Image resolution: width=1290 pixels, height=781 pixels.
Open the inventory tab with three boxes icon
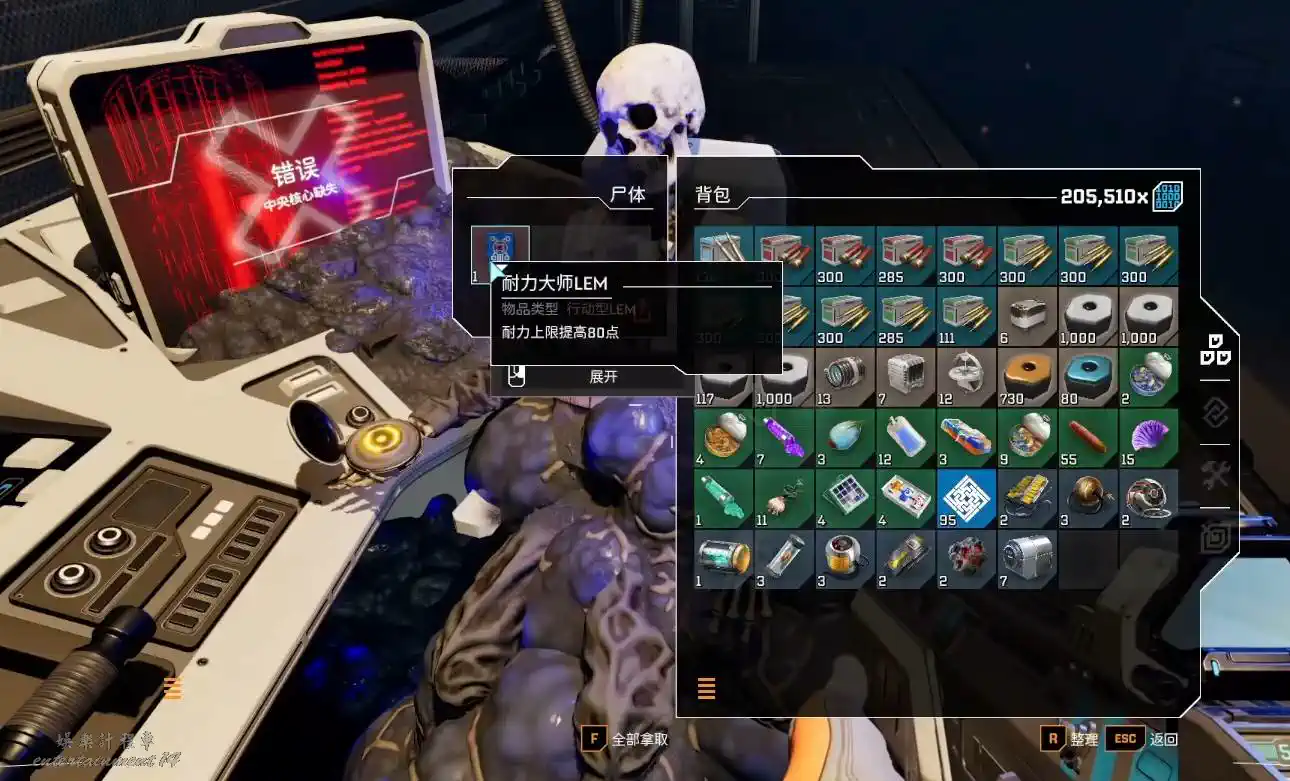point(1215,349)
